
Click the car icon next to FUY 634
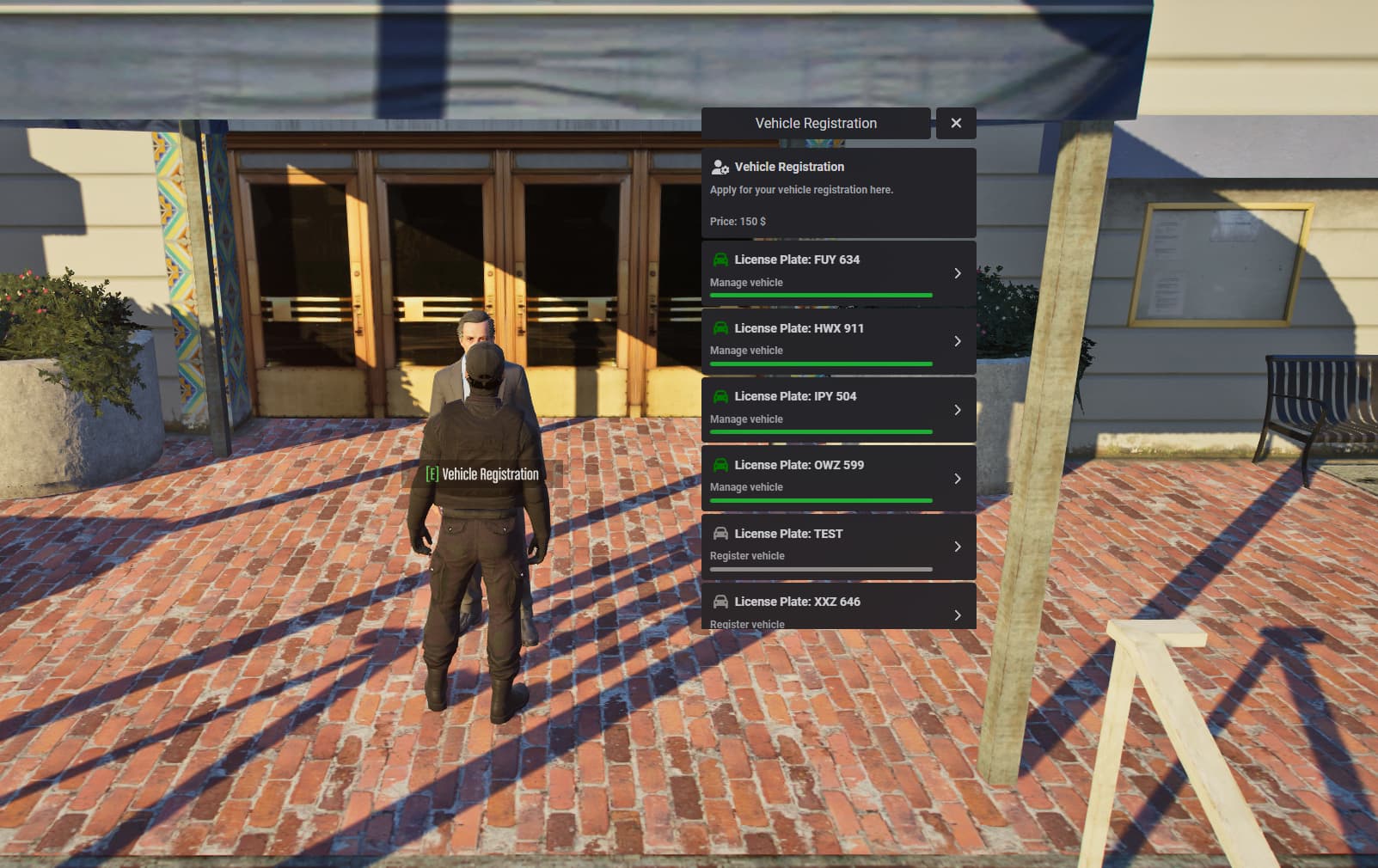coord(720,259)
